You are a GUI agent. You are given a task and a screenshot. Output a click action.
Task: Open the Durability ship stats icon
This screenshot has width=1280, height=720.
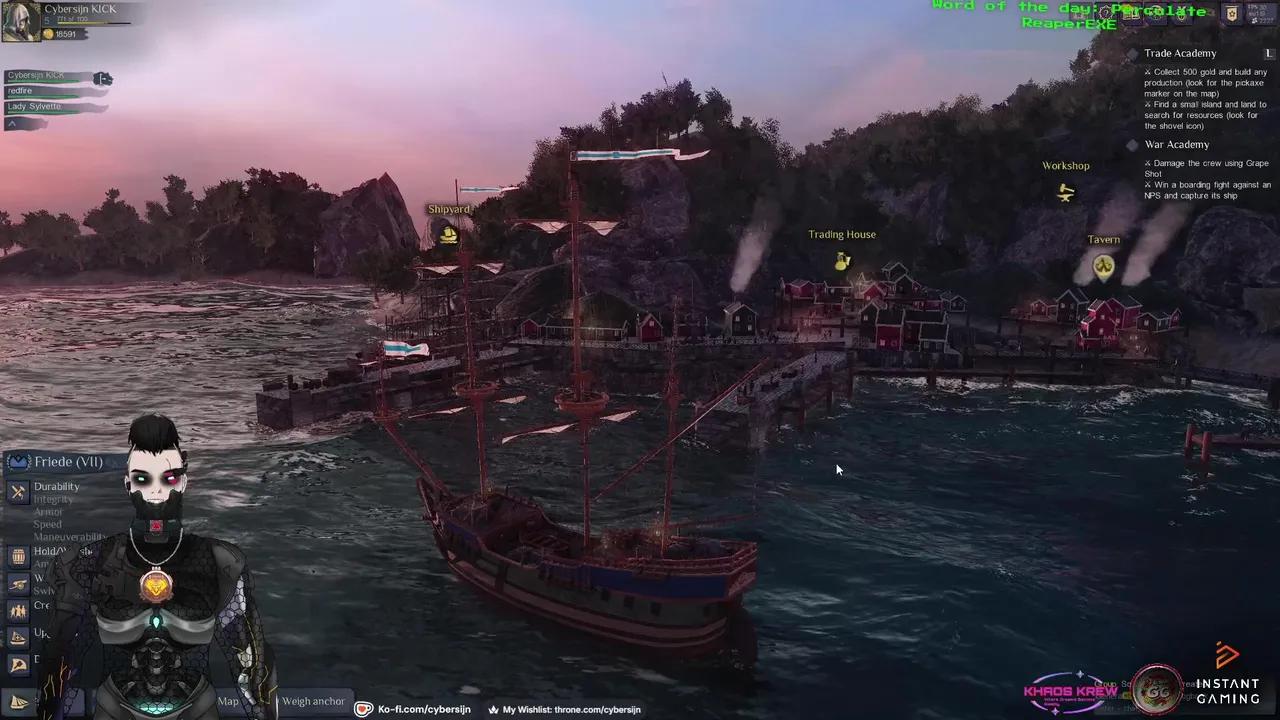18,492
